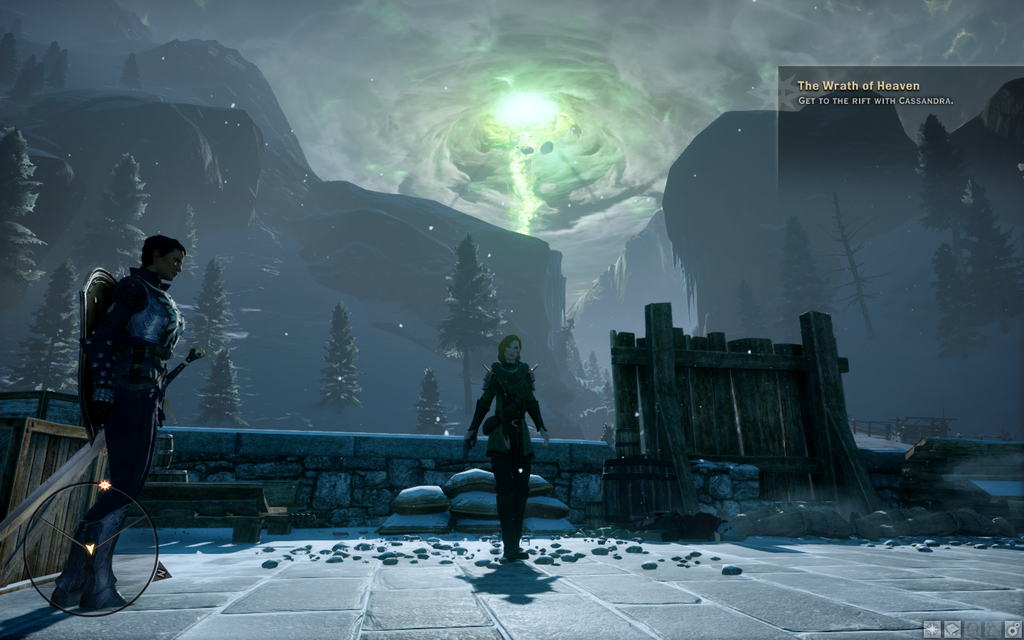Open the character portrait icon

coord(973,629)
